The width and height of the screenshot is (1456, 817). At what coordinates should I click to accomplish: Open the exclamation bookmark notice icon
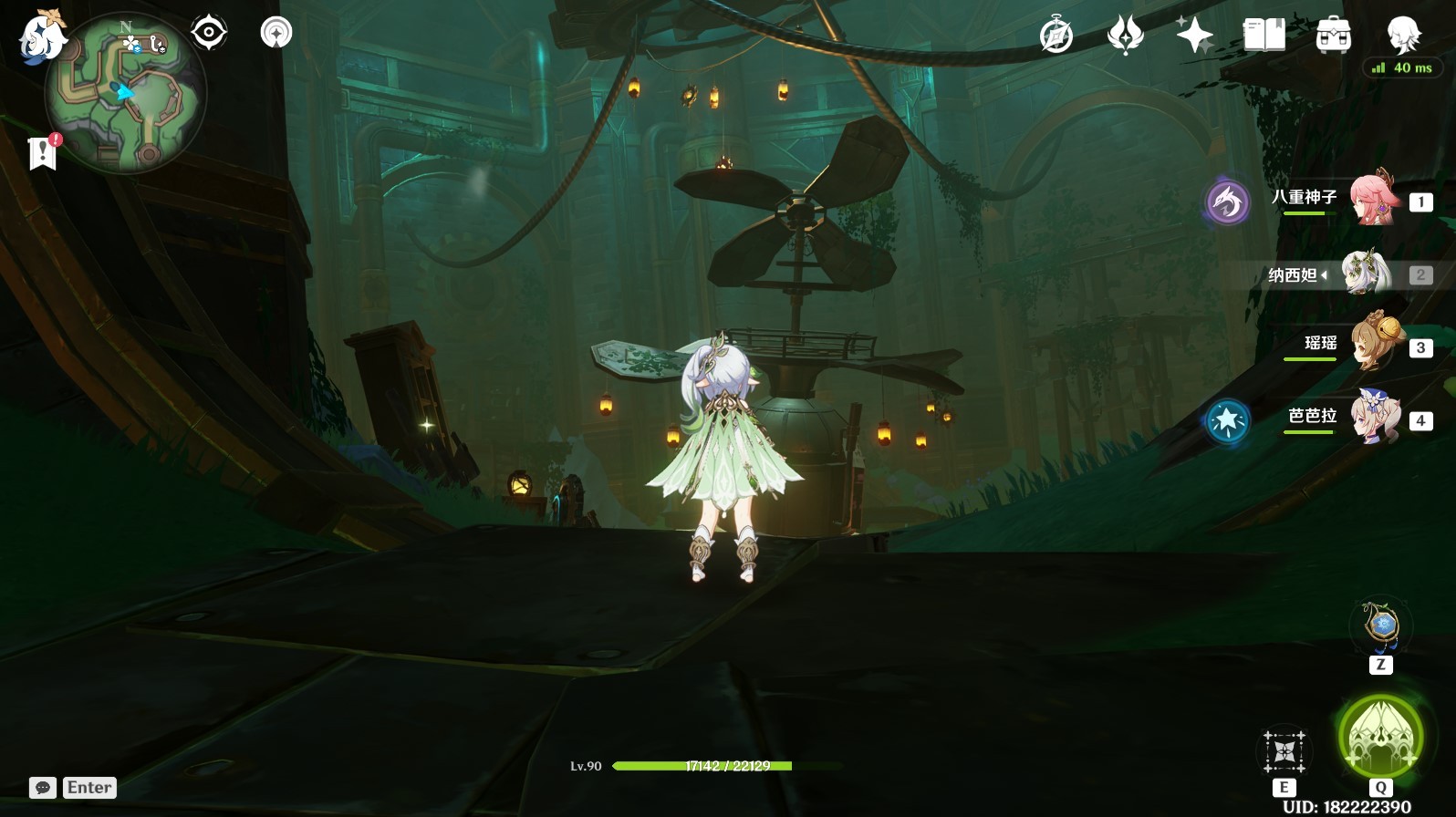pos(43,152)
